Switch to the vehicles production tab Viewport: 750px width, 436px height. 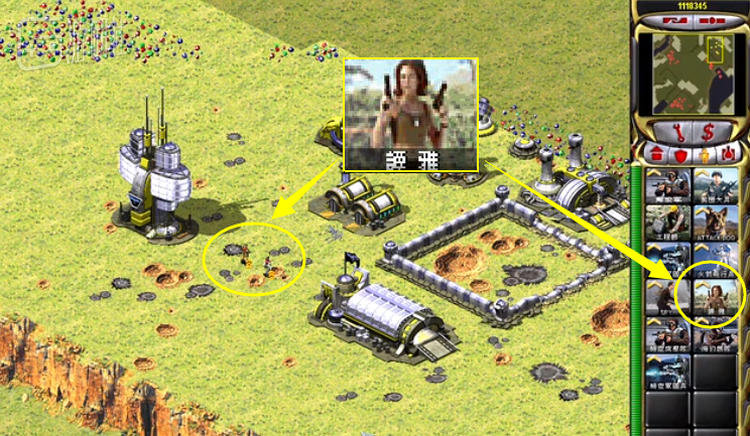[x=728, y=154]
